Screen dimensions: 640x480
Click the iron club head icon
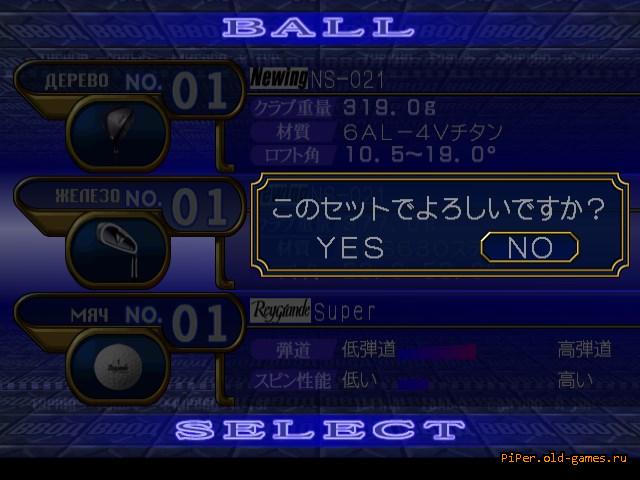[117, 246]
